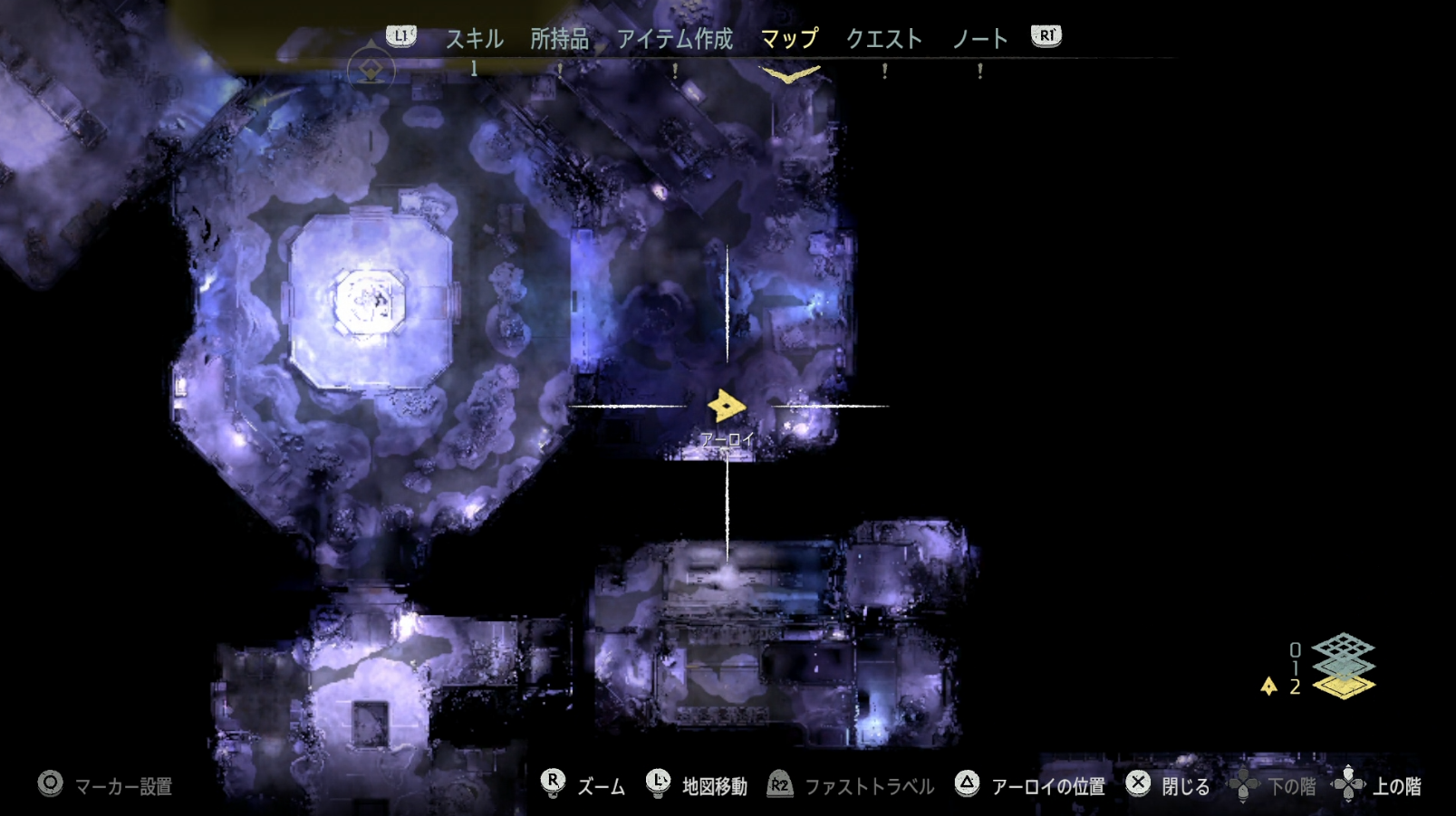The height and width of the screenshot is (816, 1456).
Task: Open the 所持品 inventory tab
Action: tap(555, 38)
